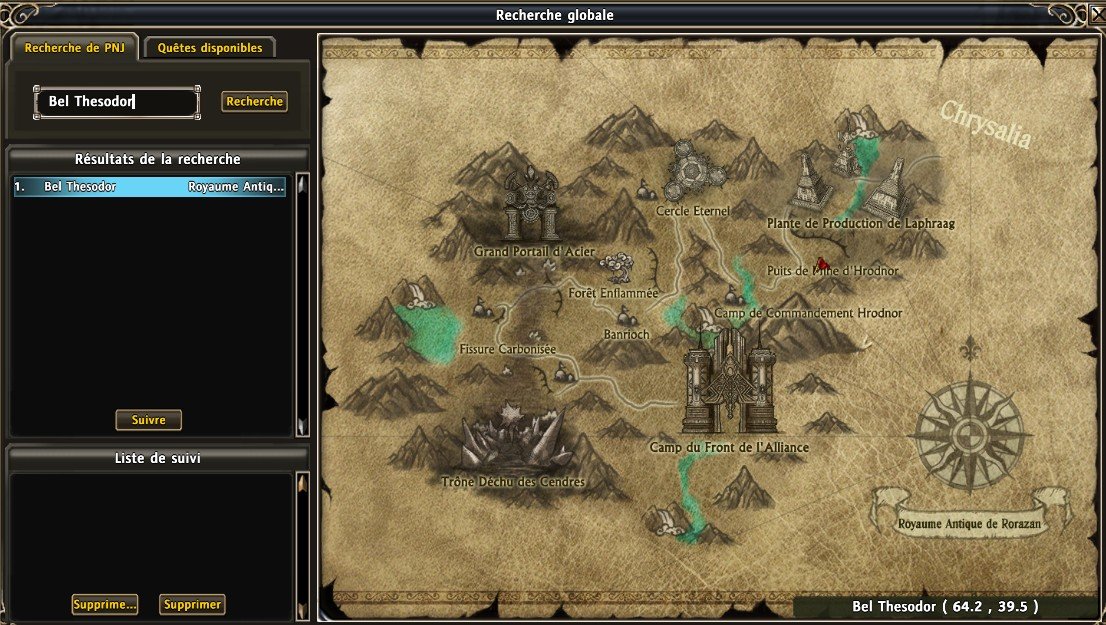
Task: Click the NPC name search field
Action: [116, 102]
